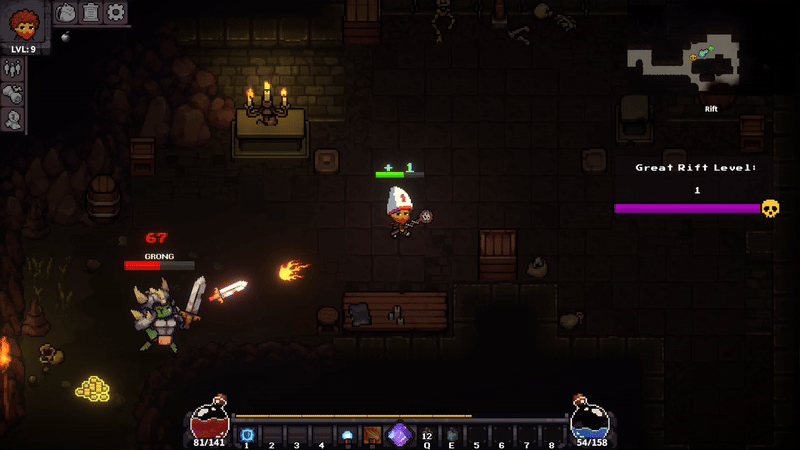Open the gear settings menu
The image size is (800, 450).
click(116, 12)
